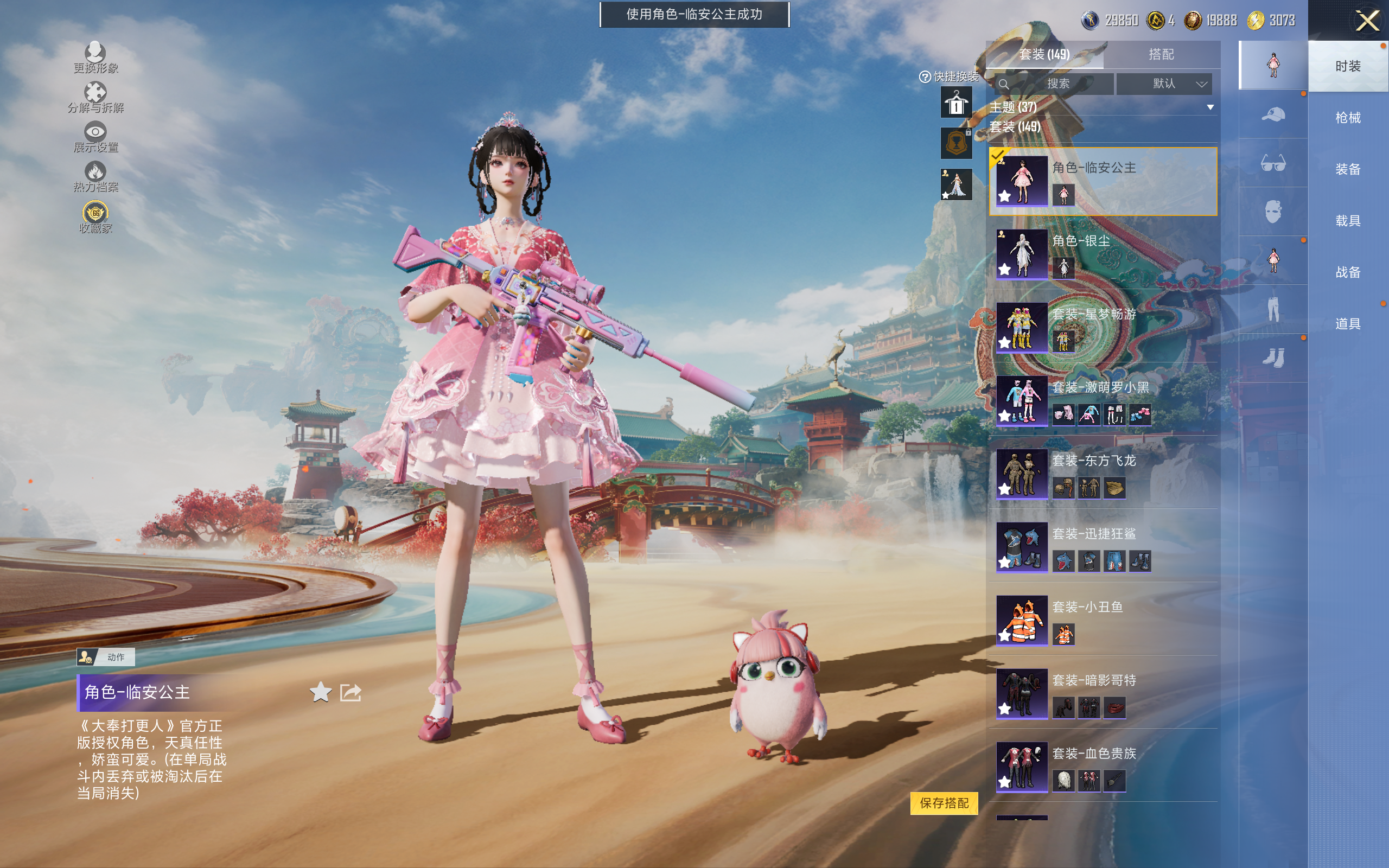Open the 枪械 category
The width and height of the screenshot is (1389, 868).
1347,118
